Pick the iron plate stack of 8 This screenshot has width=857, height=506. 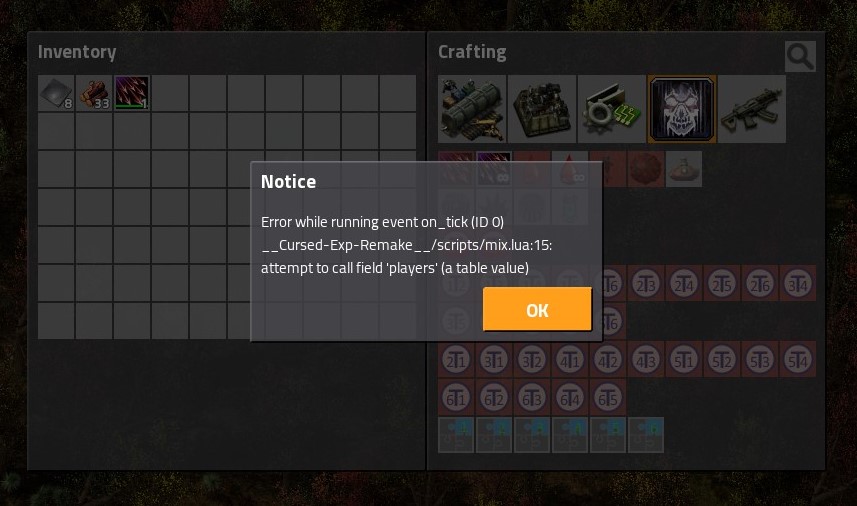pos(56,93)
